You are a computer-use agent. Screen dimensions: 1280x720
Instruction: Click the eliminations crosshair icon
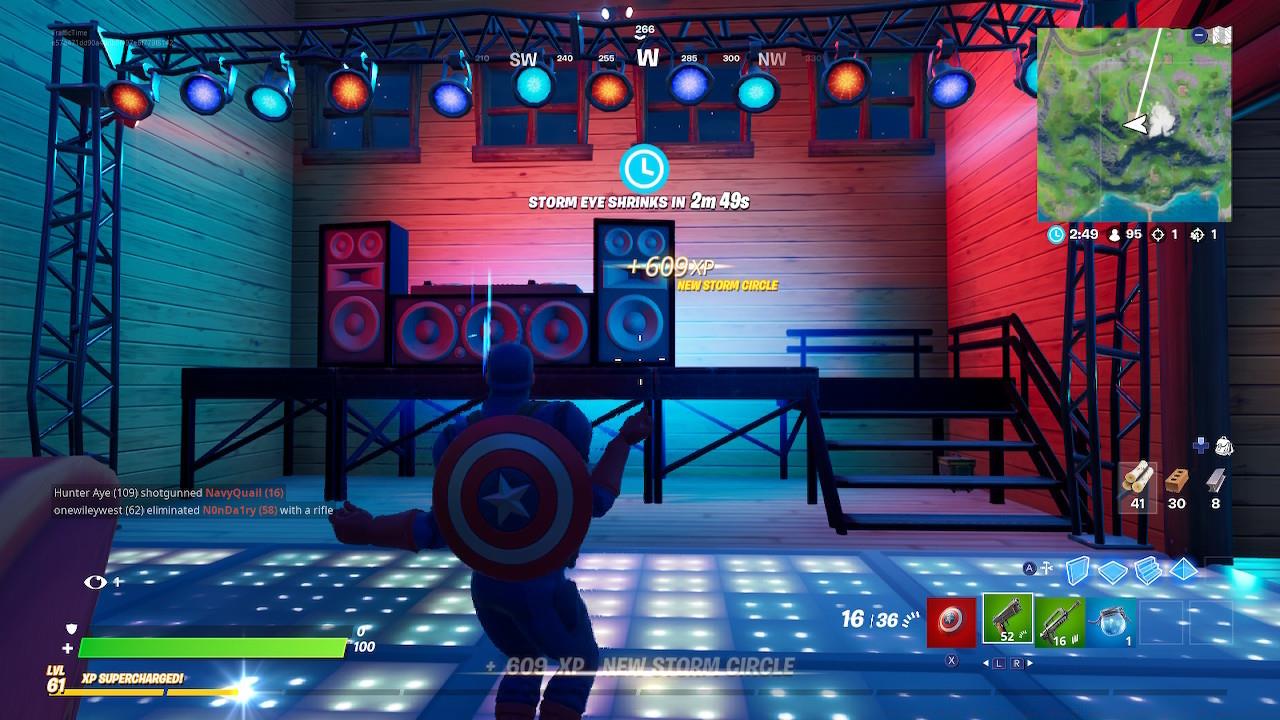tap(1159, 235)
